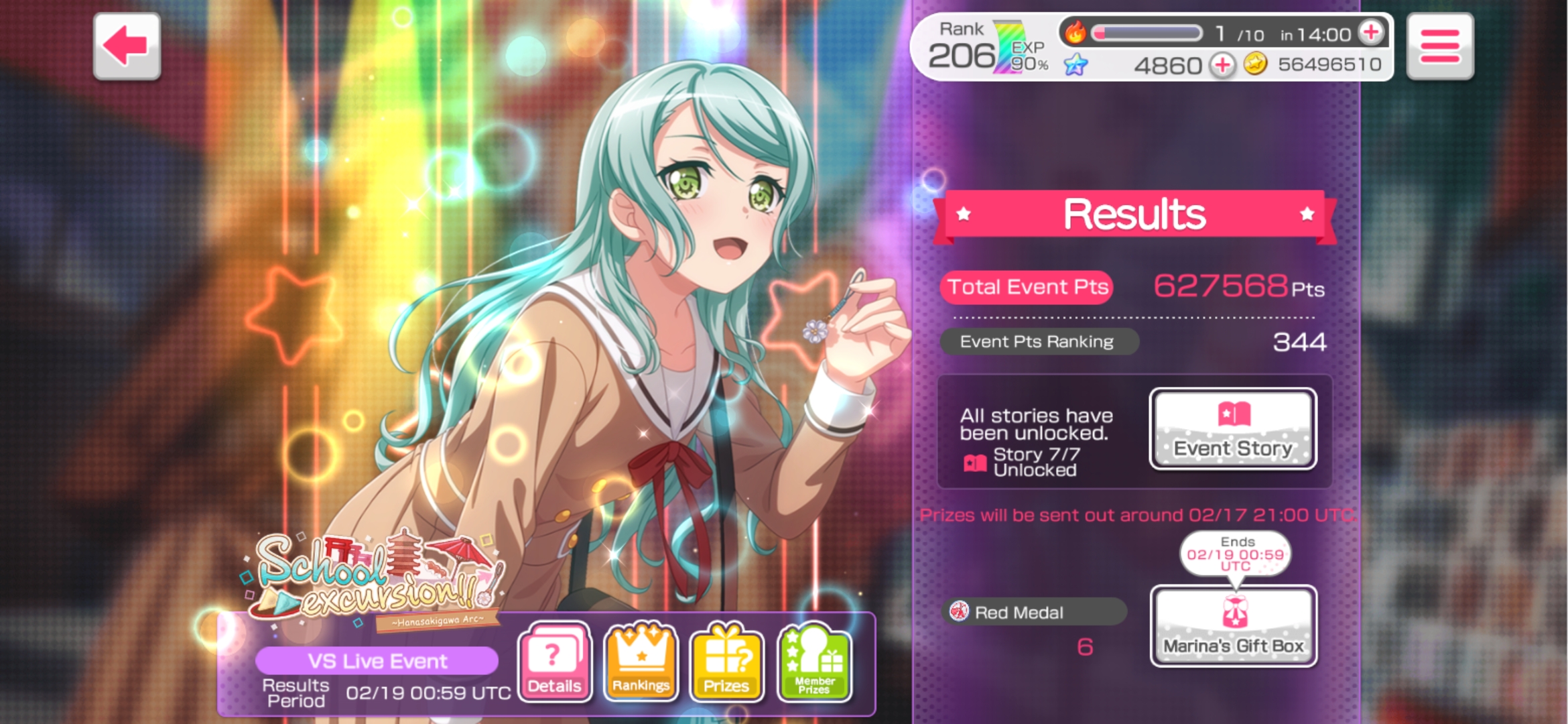
Task: Open Marina's Gift Box
Action: click(x=1233, y=626)
